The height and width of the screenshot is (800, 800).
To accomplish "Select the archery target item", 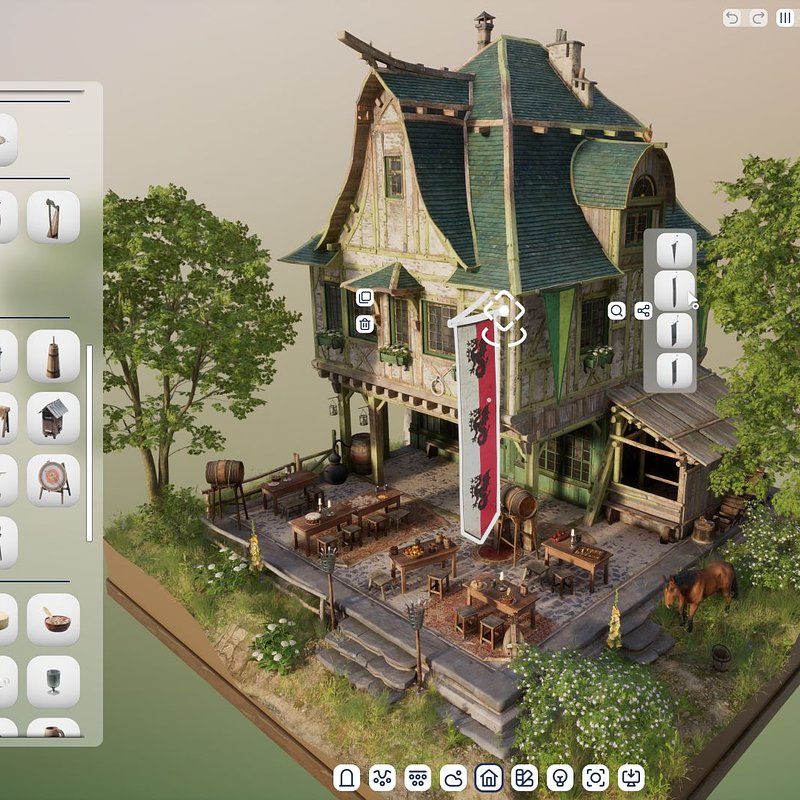I will [x=53, y=480].
